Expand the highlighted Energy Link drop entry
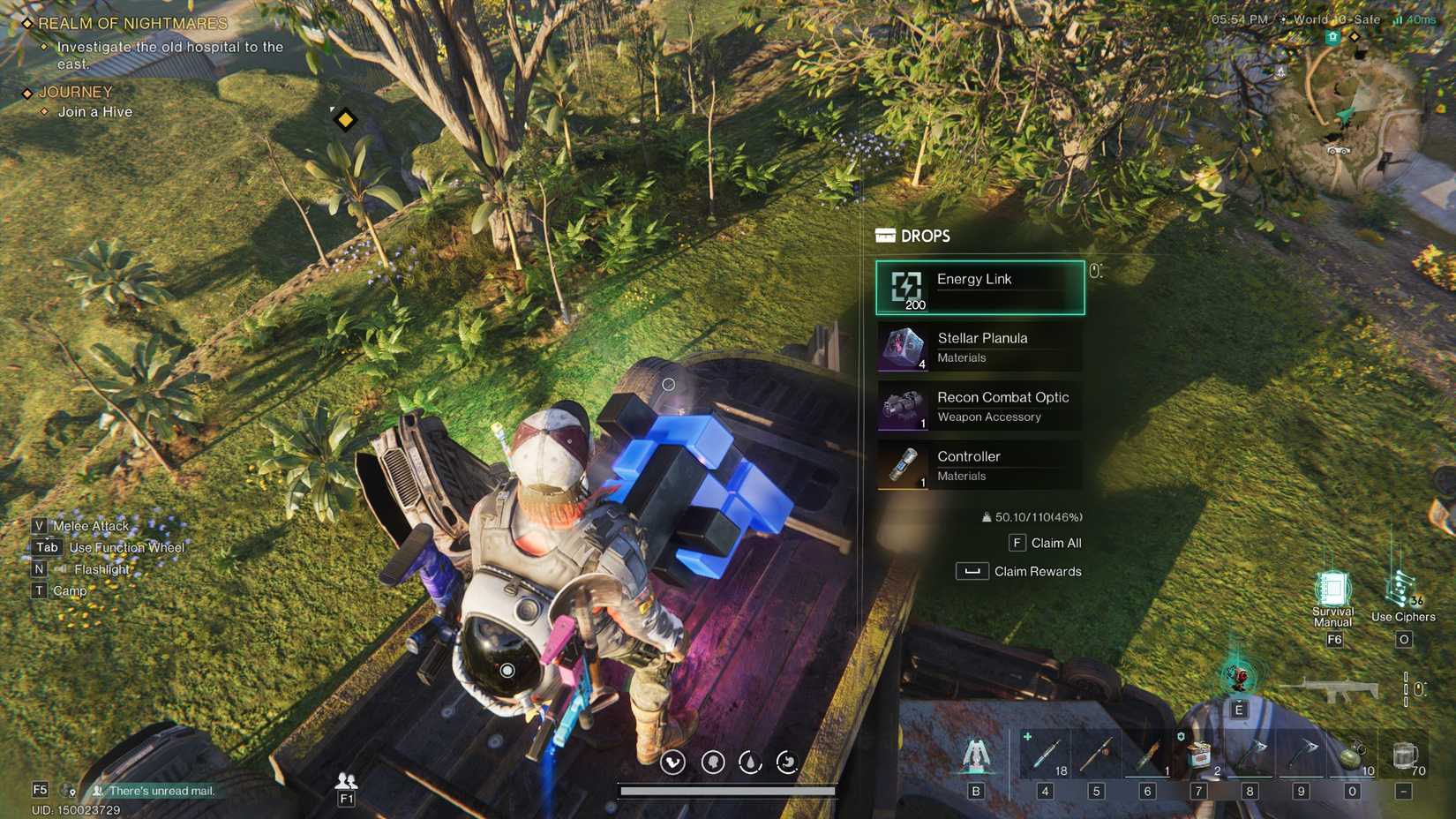 [x=979, y=288]
